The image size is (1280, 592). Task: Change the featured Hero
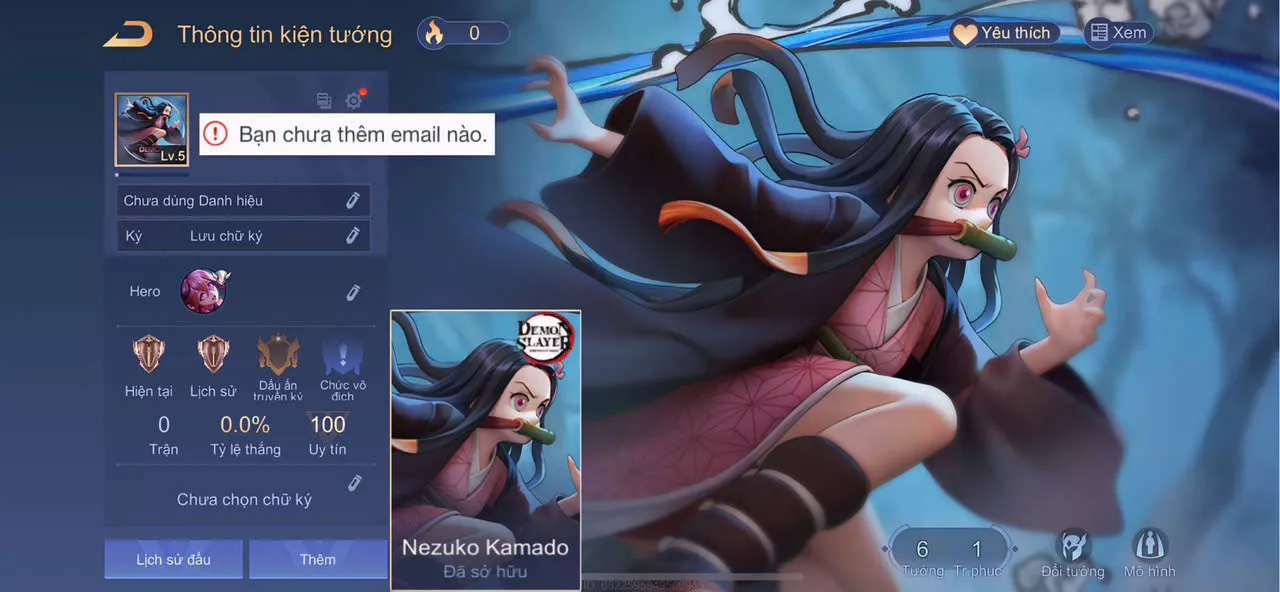[352, 292]
